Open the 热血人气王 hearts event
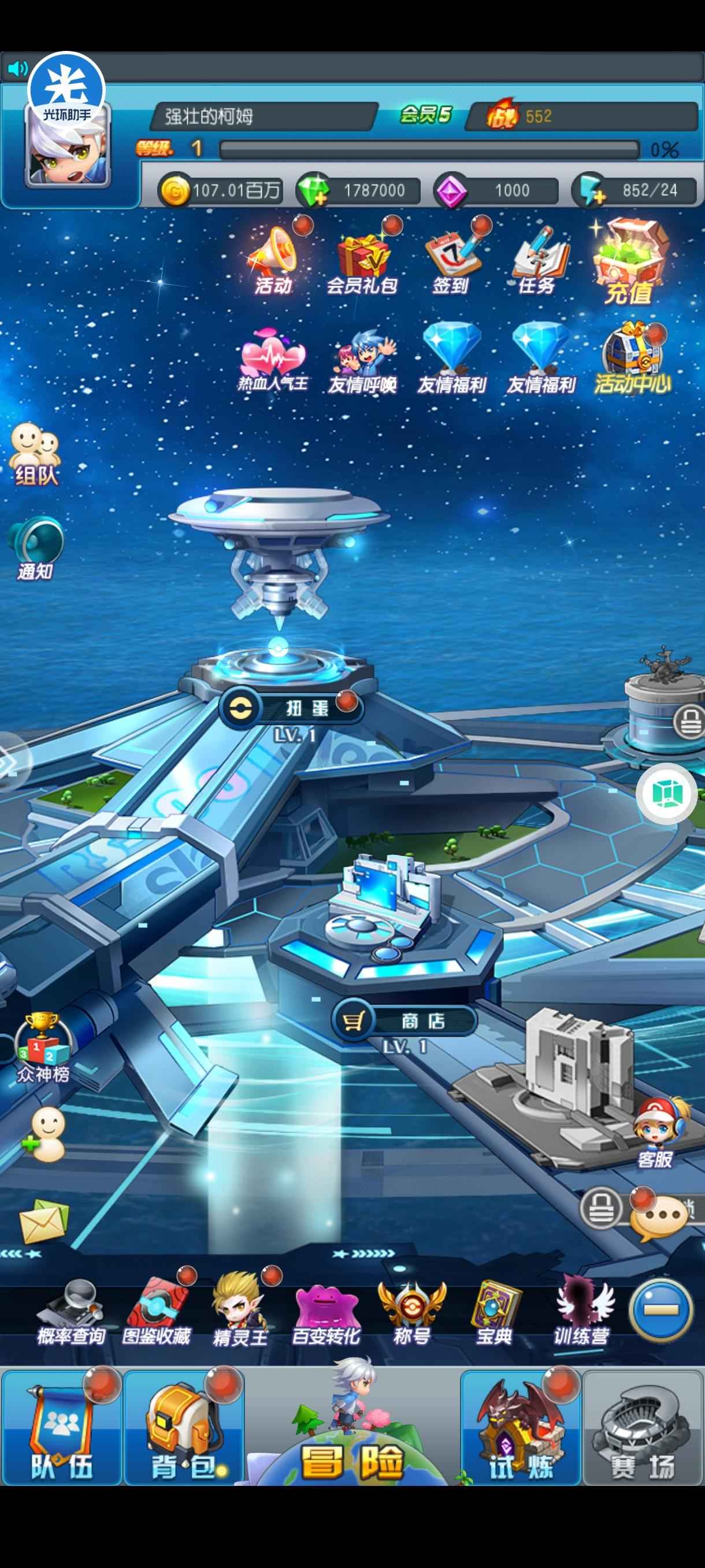The image size is (705, 1568). click(273, 360)
